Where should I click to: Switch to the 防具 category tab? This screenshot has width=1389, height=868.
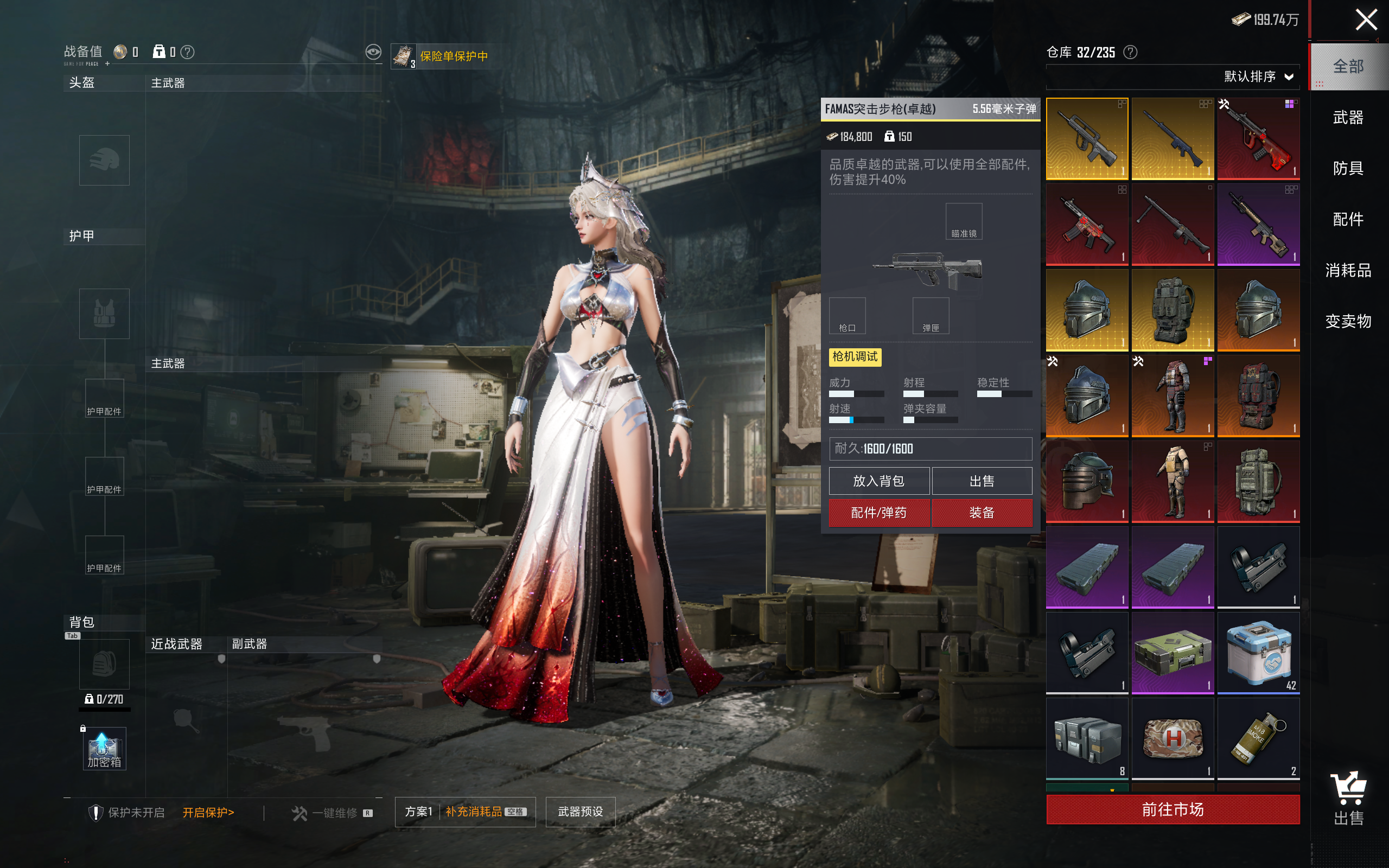point(1348,168)
